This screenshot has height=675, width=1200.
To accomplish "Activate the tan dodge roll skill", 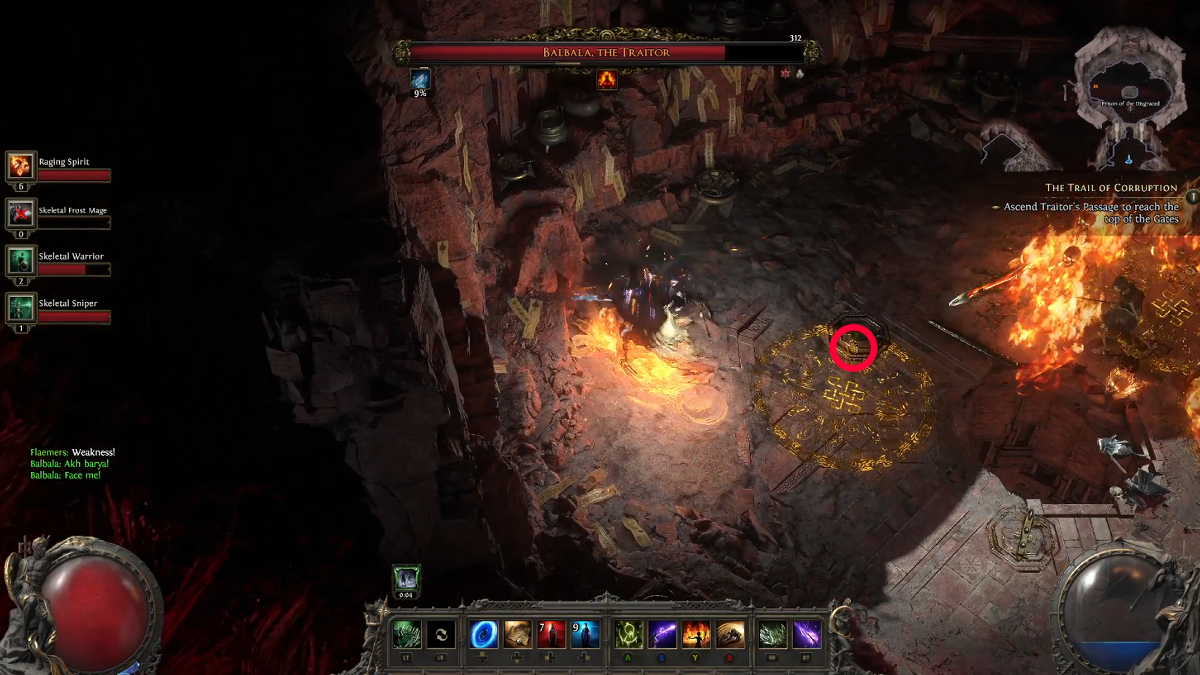I will click(x=730, y=634).
